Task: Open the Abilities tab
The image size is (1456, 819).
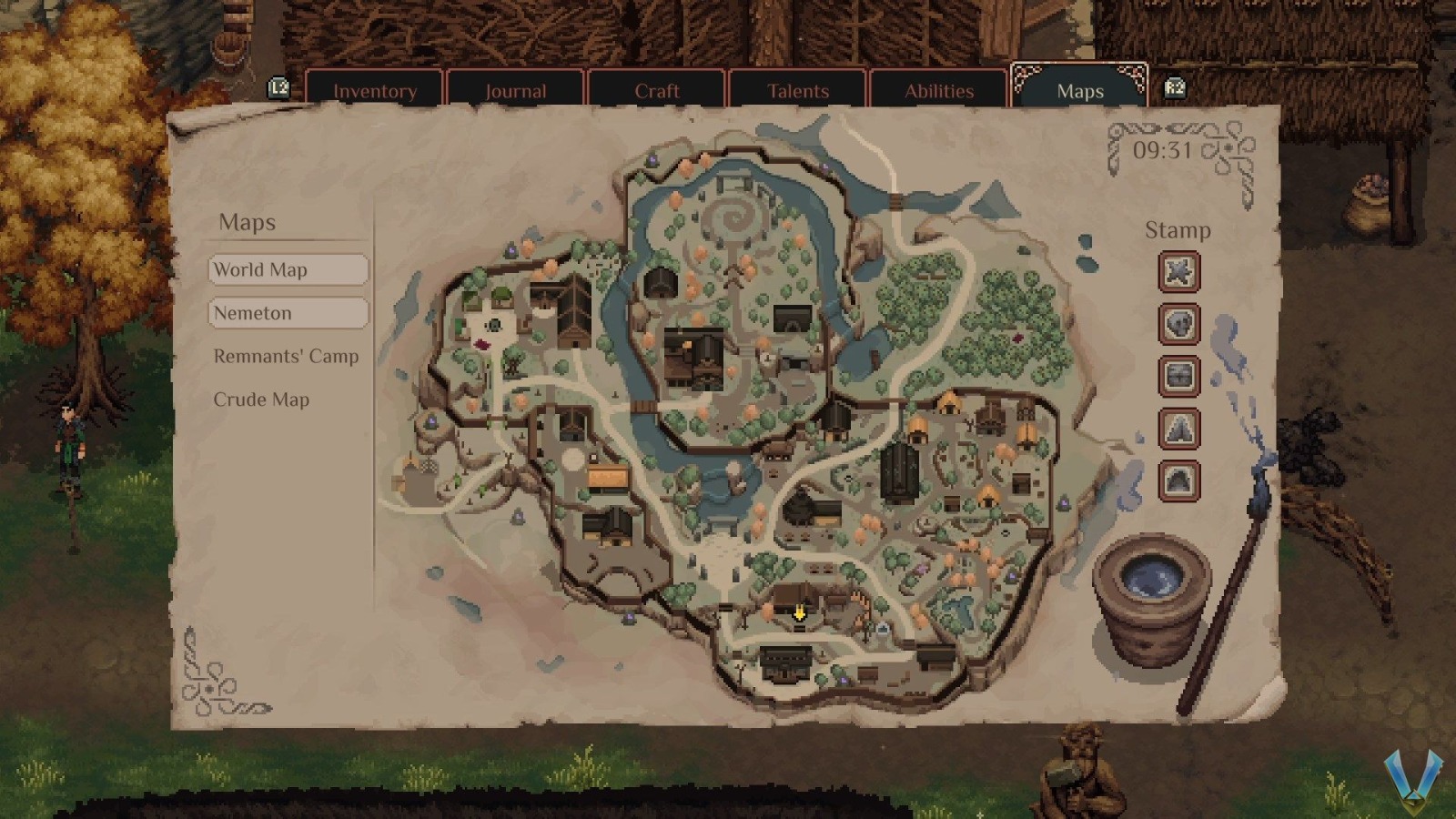Action: click(x=939, y=90)
